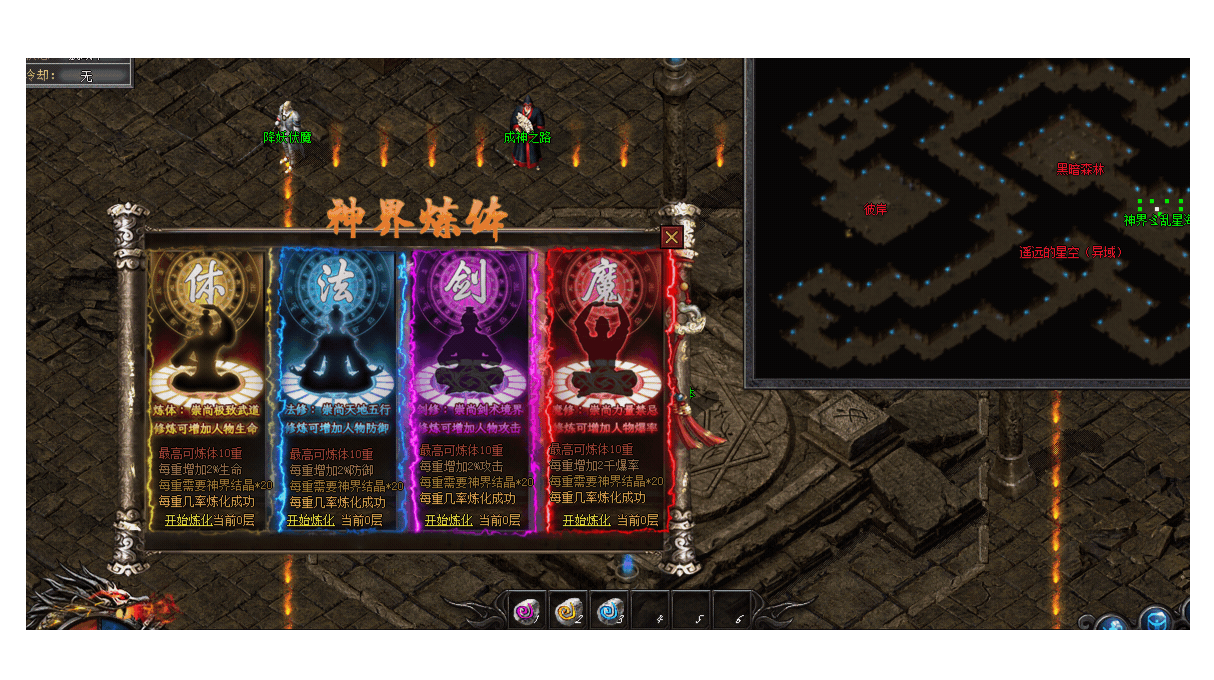This screenshot has height=680, width=1214.
Task: Use the orange swirl stone in hotbar
Action: coord(568,611)
